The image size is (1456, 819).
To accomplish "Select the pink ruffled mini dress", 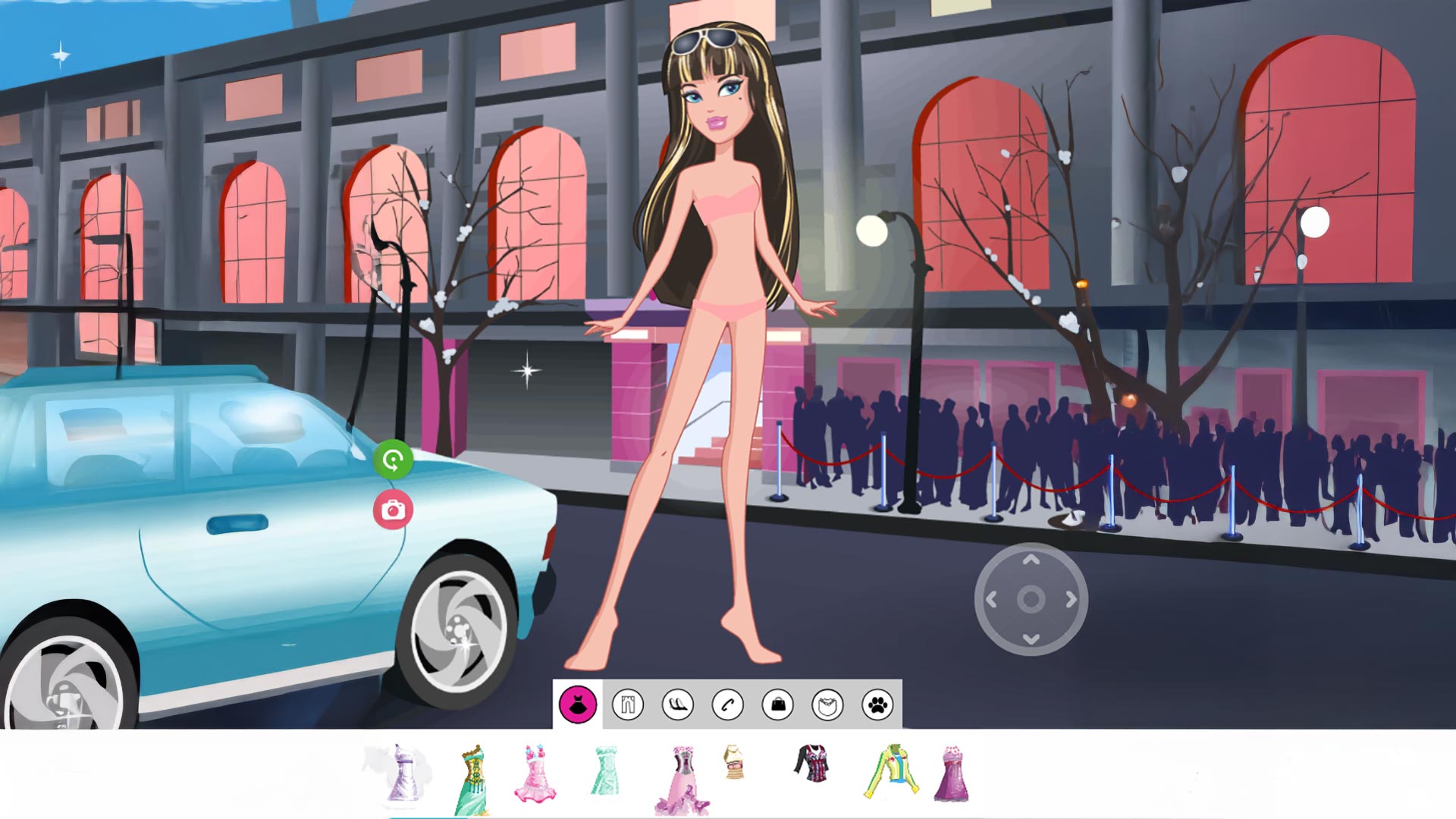I will pos(535,773).
